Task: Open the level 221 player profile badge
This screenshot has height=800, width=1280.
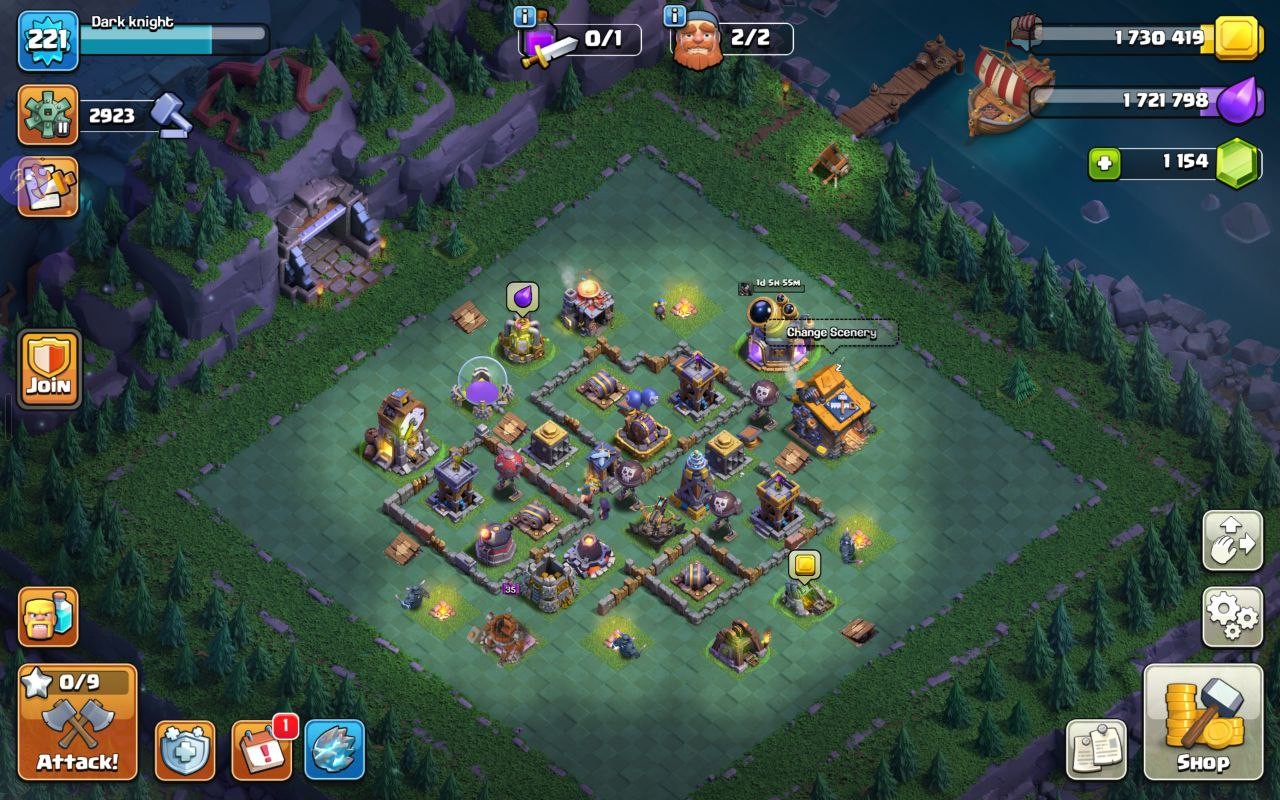Action: [x=48, y=41]
